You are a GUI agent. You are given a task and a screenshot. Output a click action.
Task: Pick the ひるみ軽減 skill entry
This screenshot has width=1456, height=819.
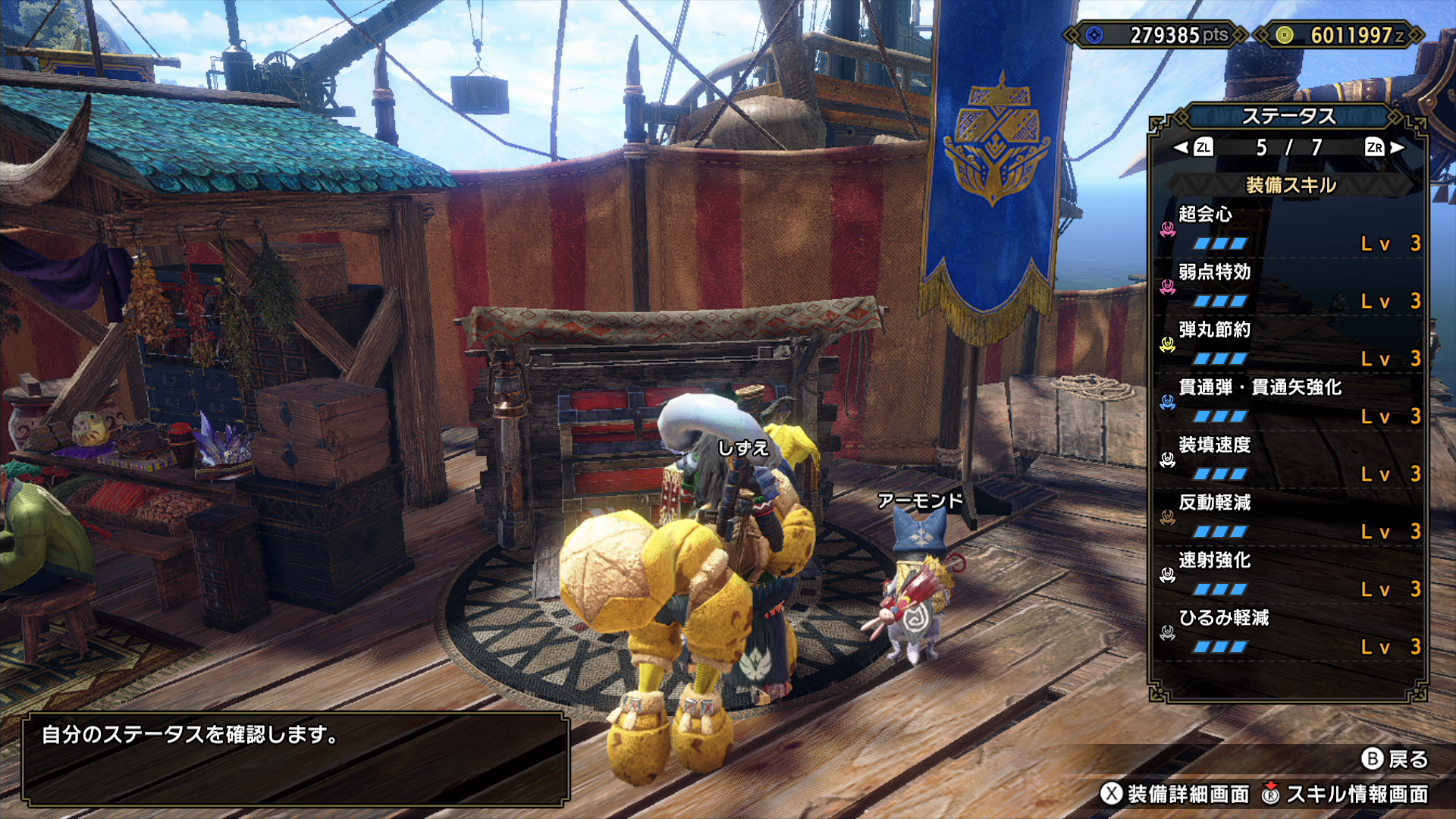click(1289, 632)
